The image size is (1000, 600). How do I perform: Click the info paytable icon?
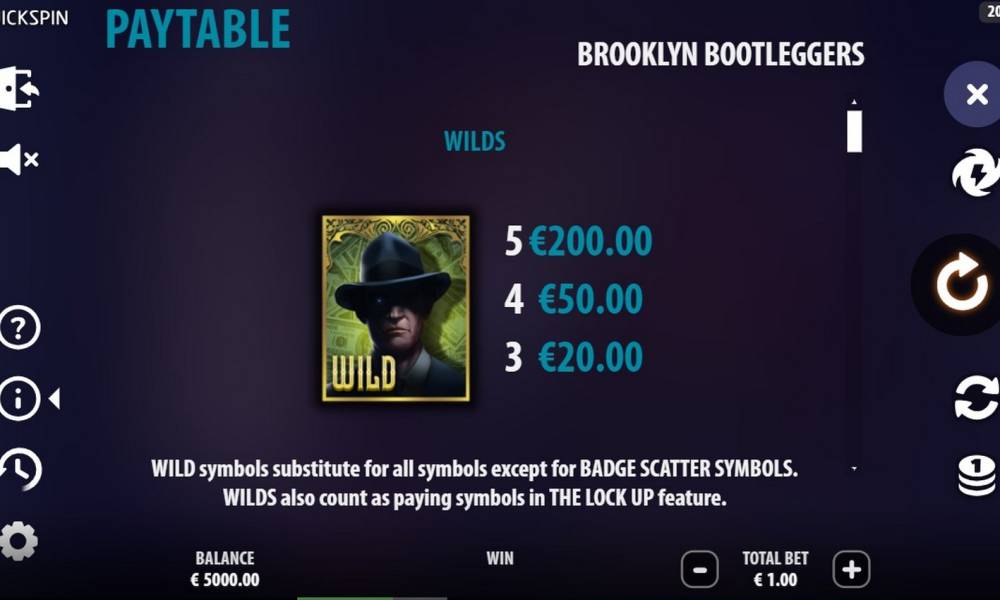(x=19, y=399)
